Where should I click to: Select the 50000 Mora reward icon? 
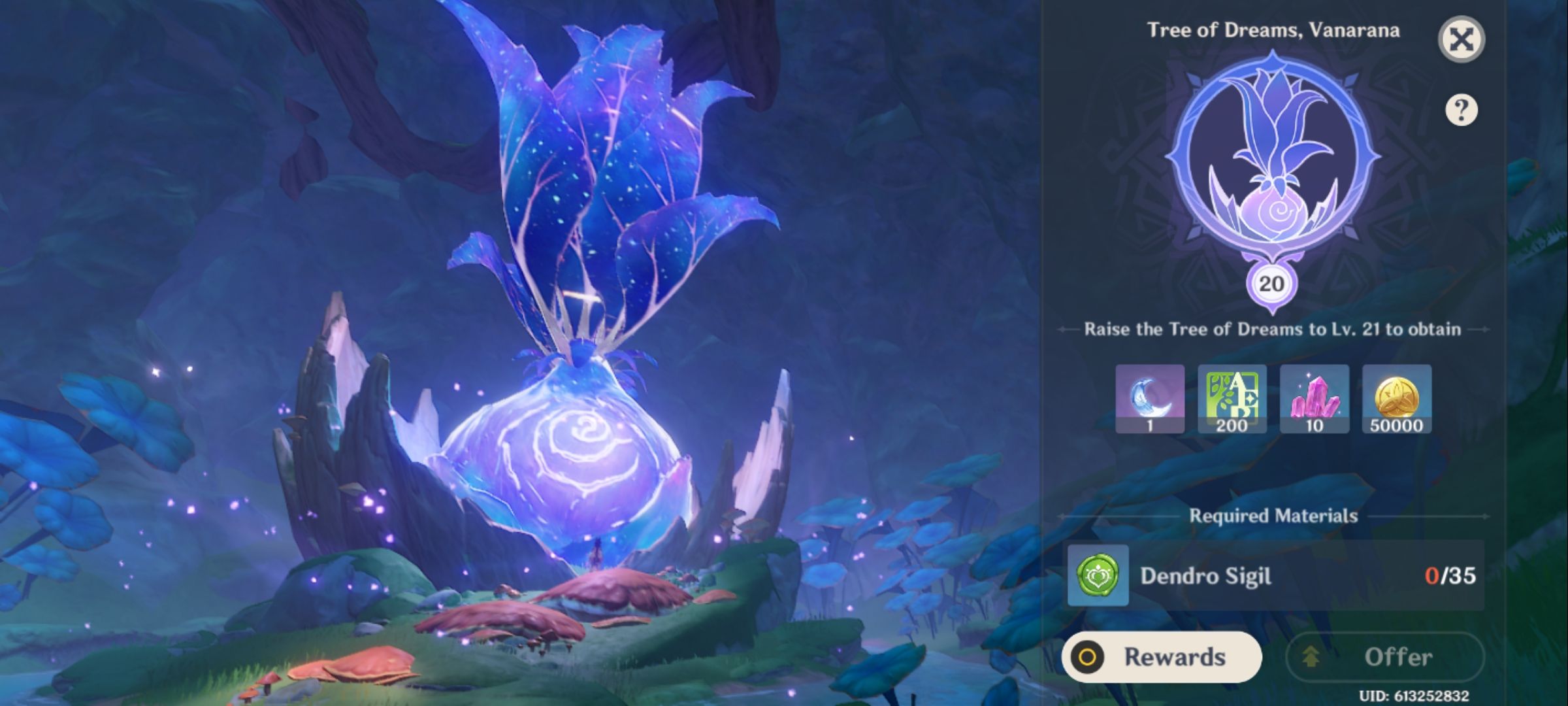1397,399
